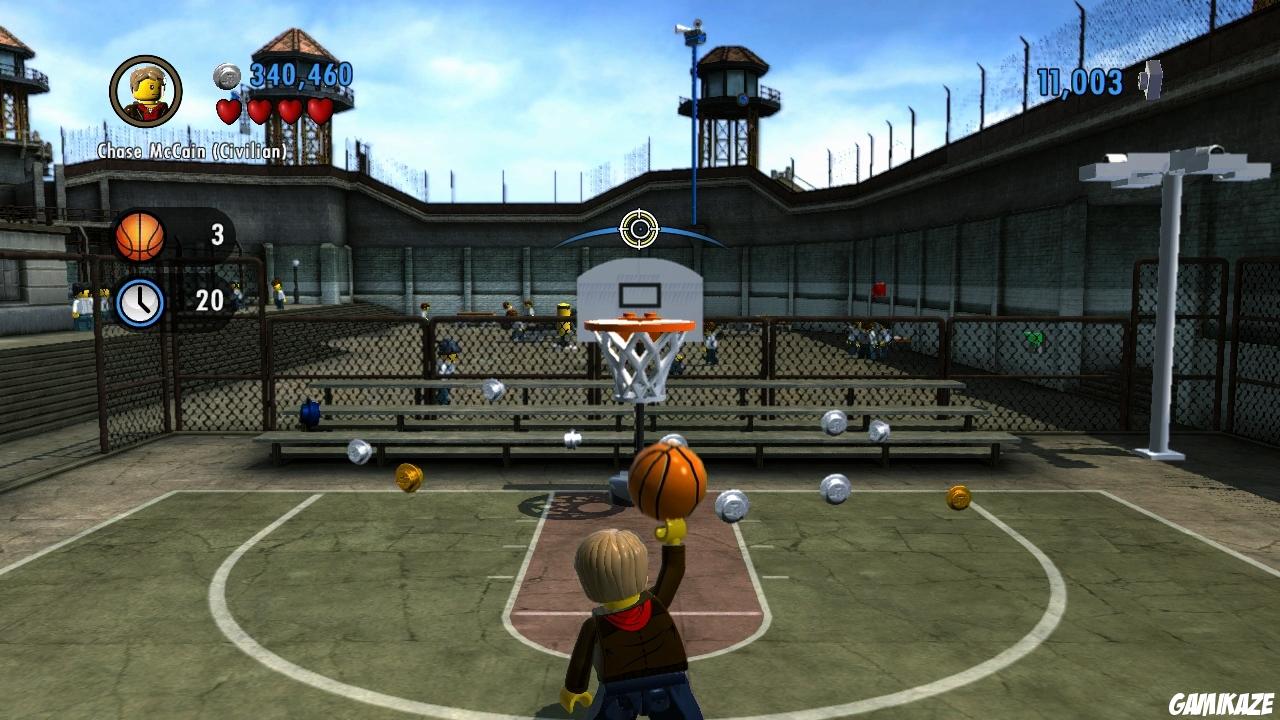Select the Chase McCain (Civilian) name label

pos(191,148)
